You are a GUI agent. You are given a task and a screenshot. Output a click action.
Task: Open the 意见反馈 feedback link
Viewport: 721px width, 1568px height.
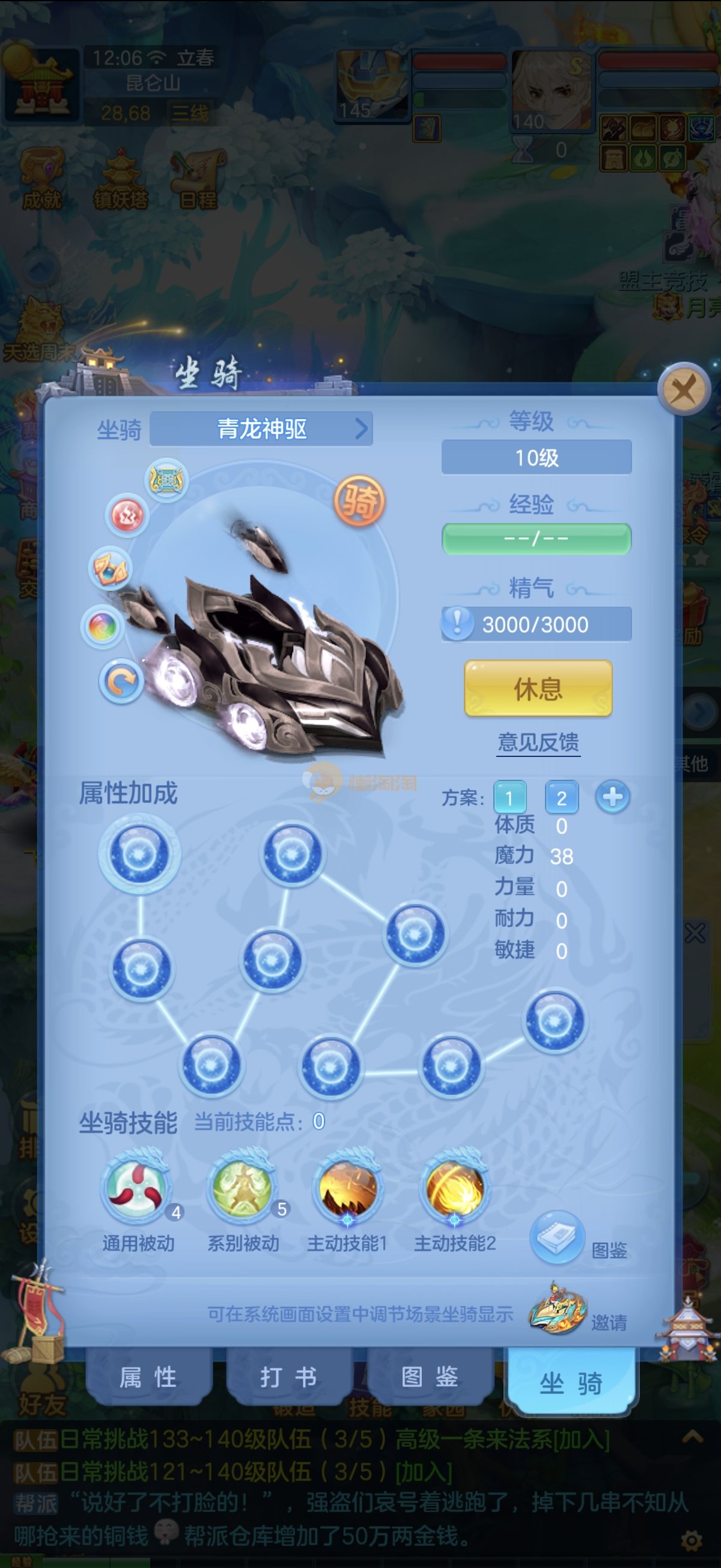pos(538,742)
